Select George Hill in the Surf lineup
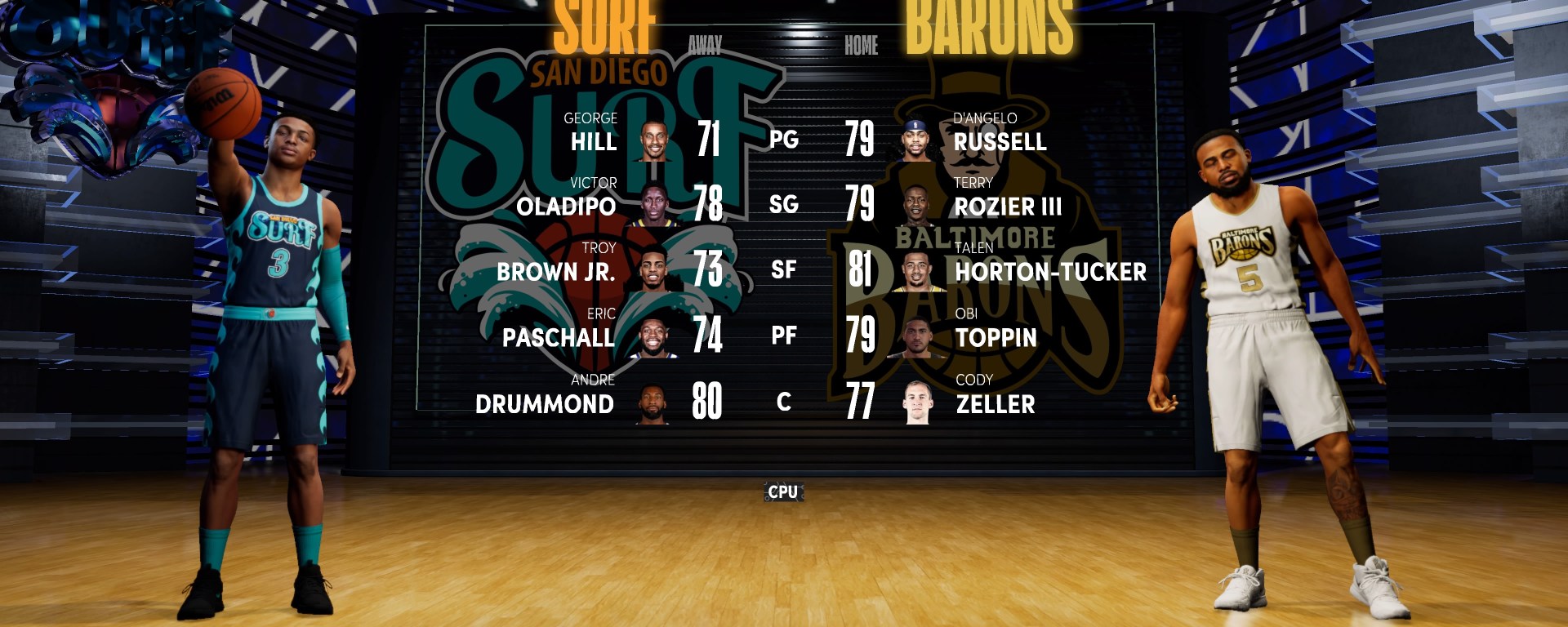The image size is (1568, 627). tap(594, 141)
